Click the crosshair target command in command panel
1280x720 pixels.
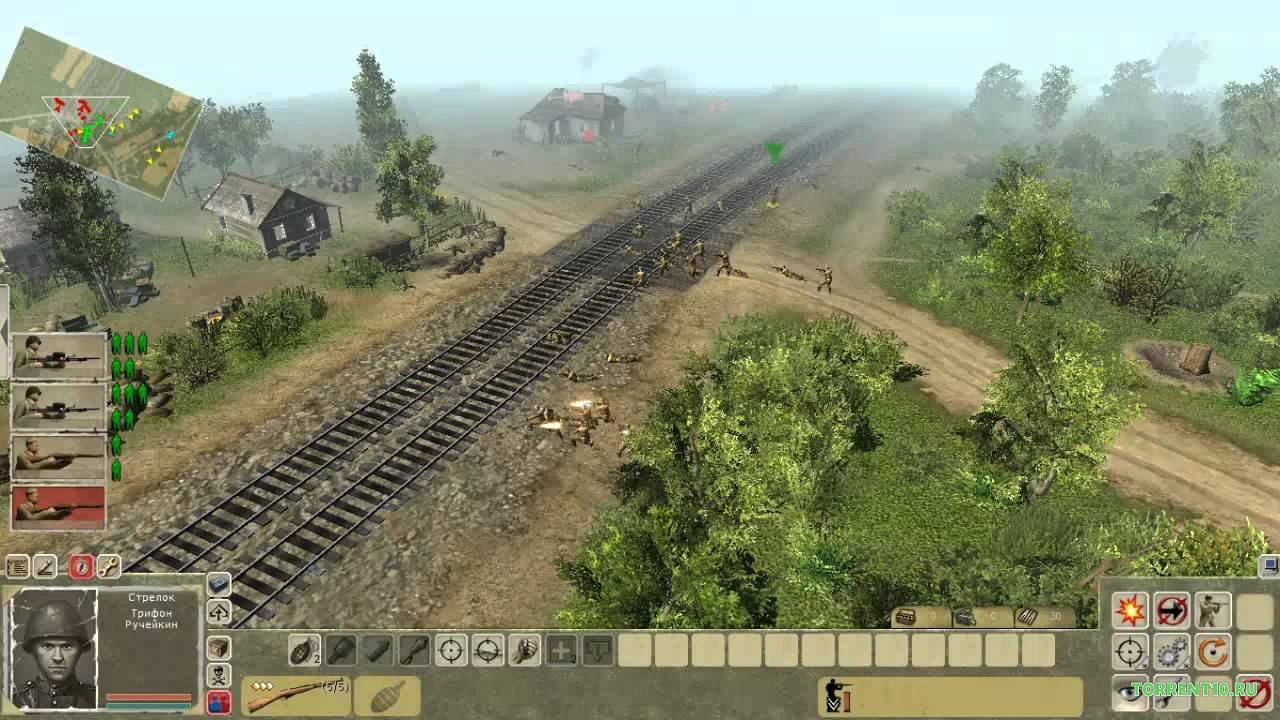pos(1131,652)
